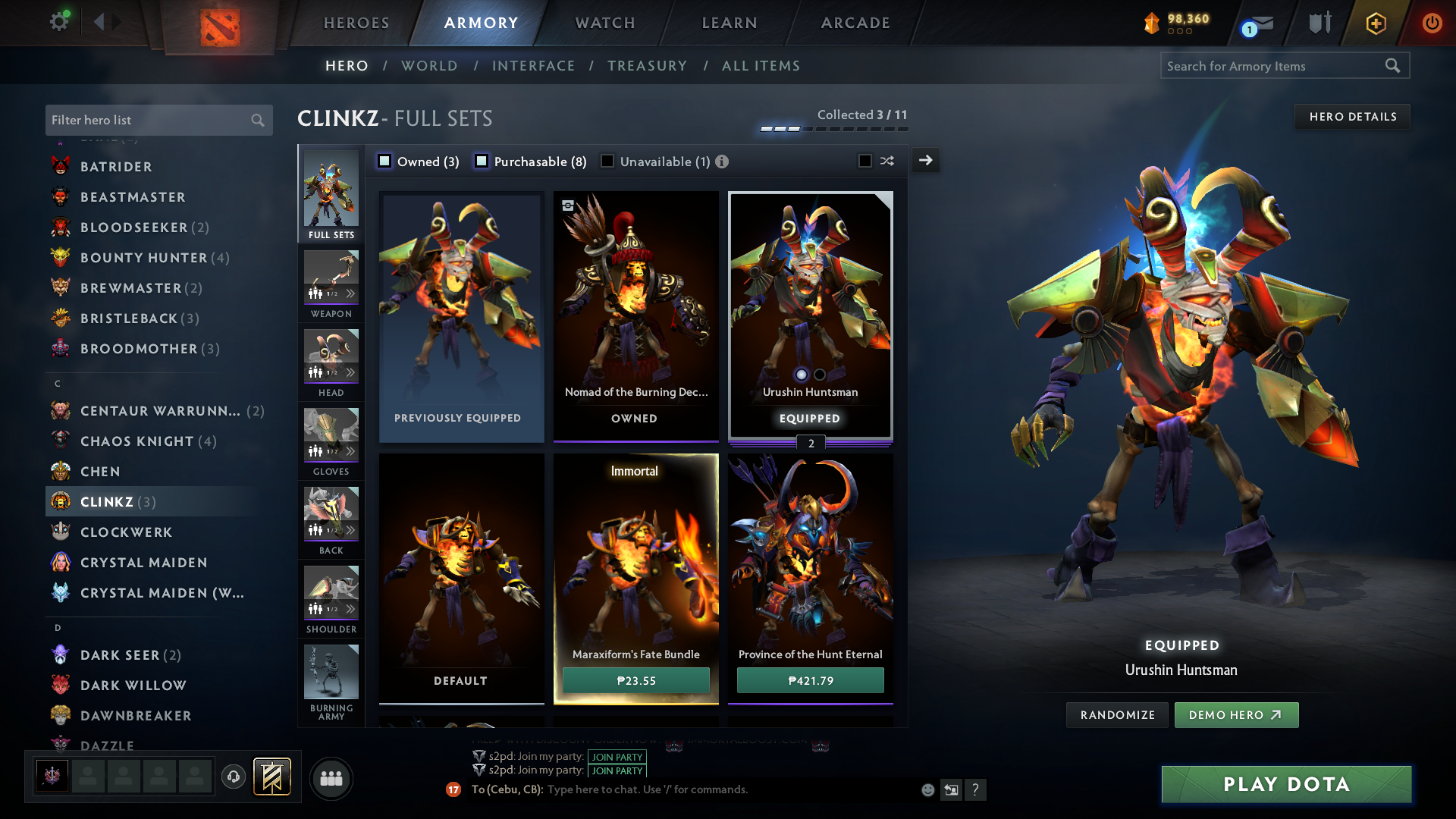Show All Items in the armory
This screenshot has height=819, width=1456.
(x=761, y=66)
